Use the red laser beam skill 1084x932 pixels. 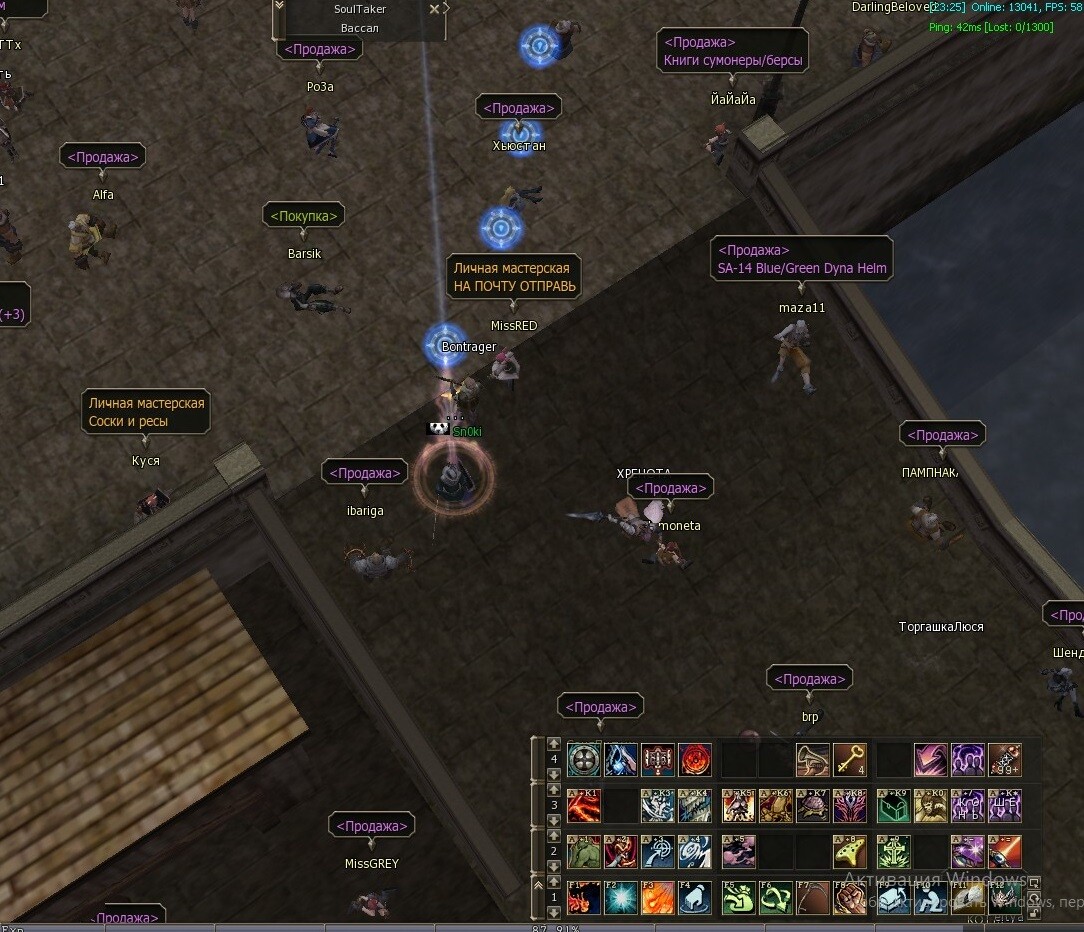(x=1005, y=852)
